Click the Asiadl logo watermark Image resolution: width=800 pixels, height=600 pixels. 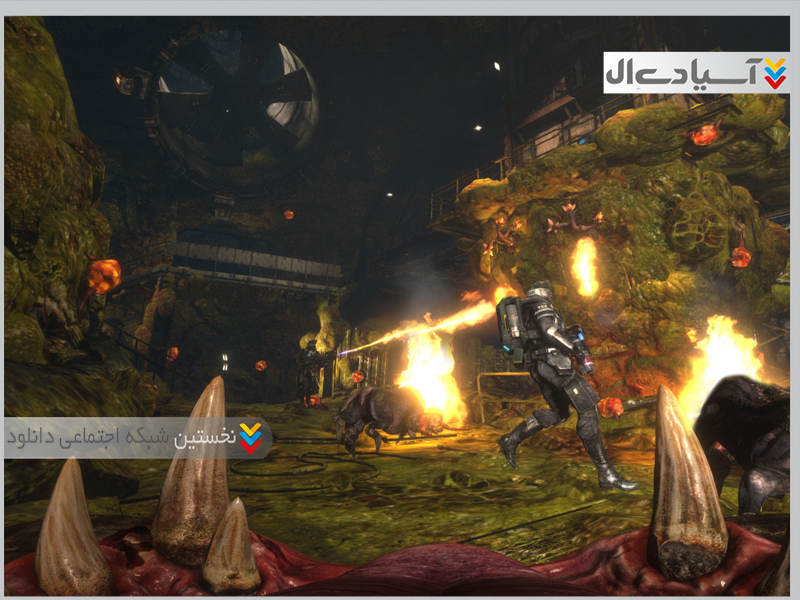696,73
